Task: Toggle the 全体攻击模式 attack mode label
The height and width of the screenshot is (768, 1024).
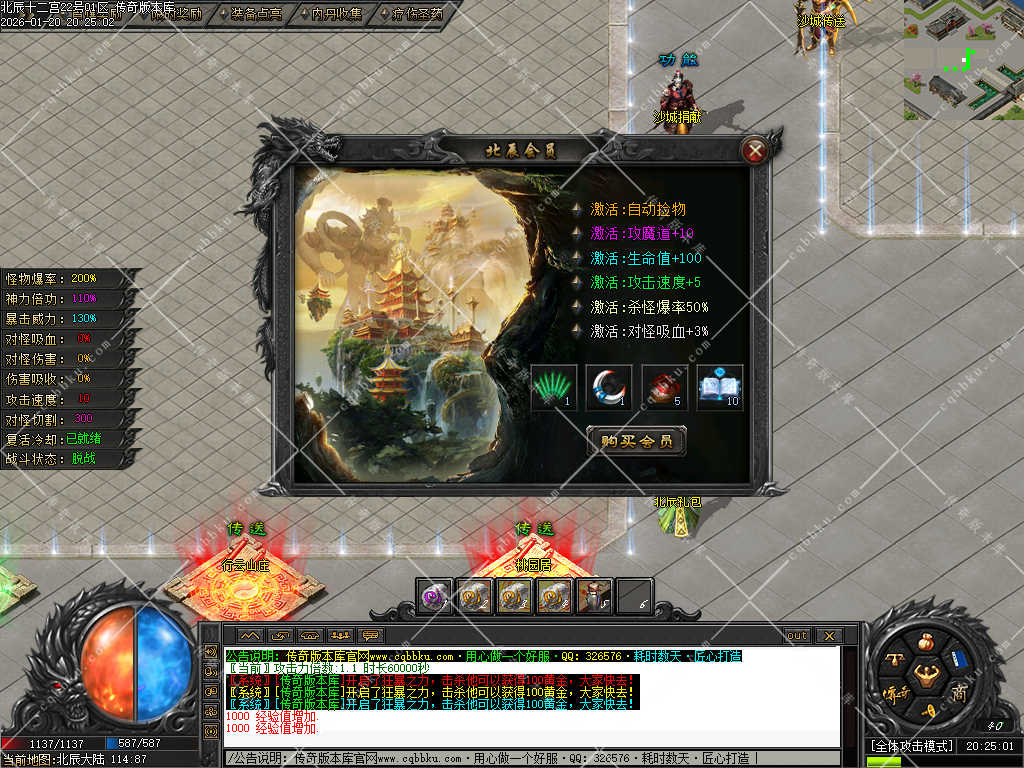Action: coord(910,746)
